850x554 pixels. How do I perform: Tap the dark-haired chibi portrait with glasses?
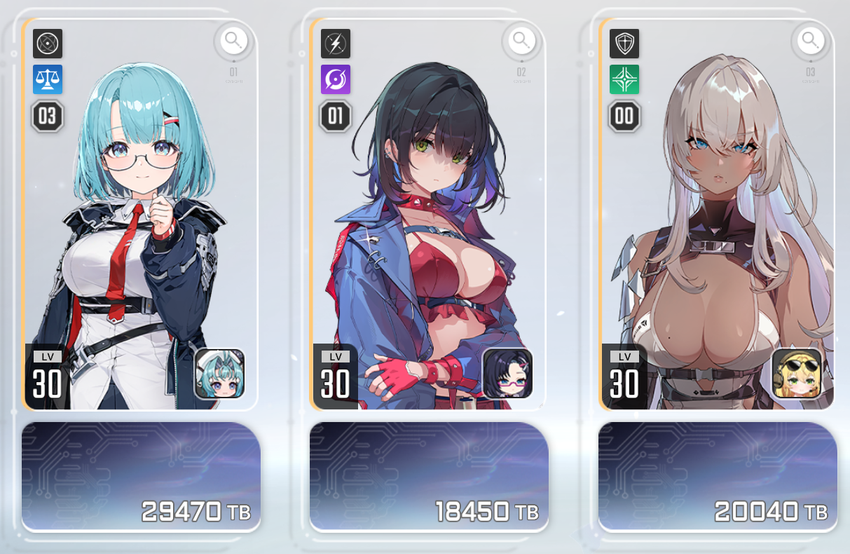(507, 372)
